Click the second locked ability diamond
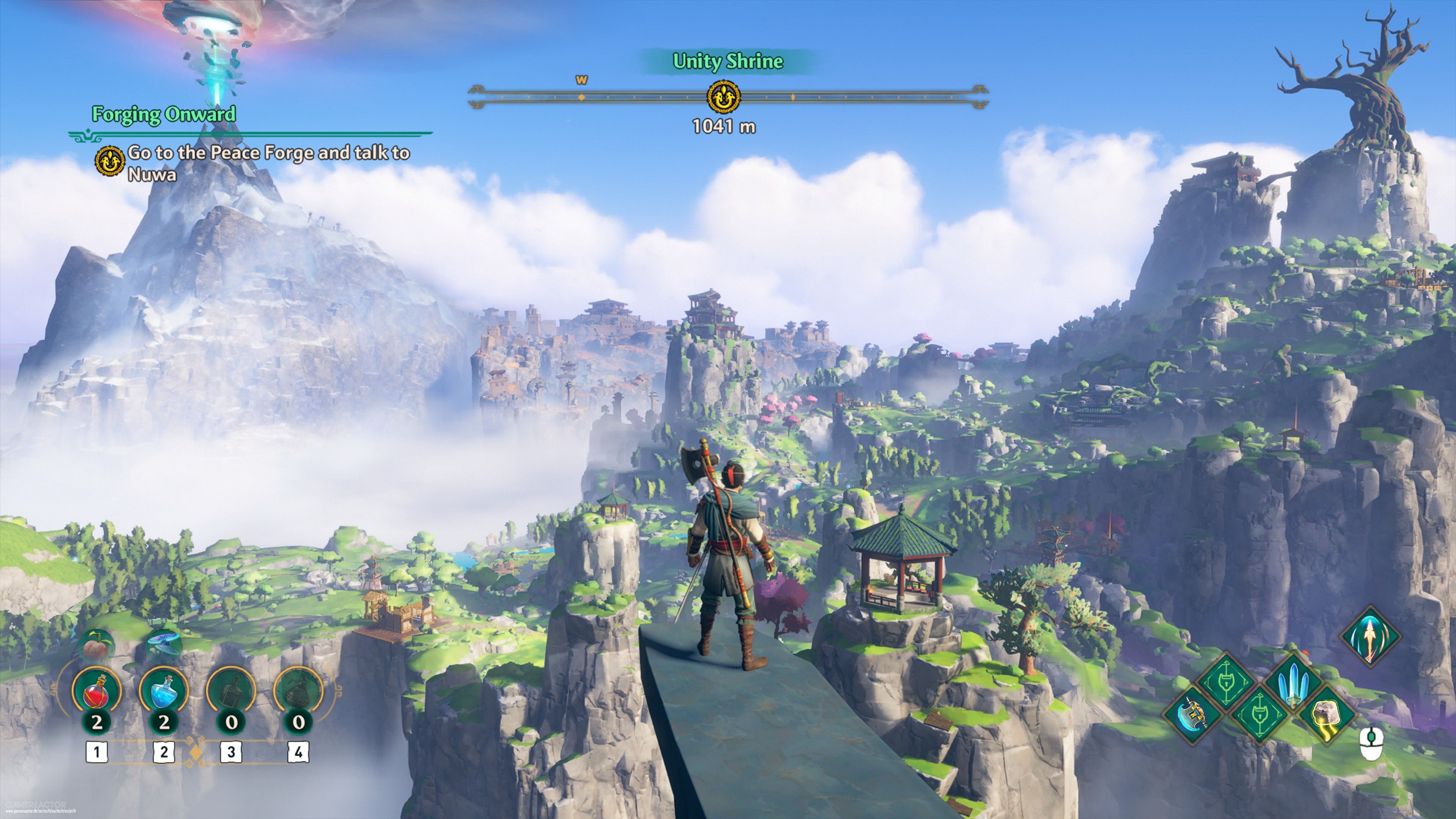 click(1259, 717)
